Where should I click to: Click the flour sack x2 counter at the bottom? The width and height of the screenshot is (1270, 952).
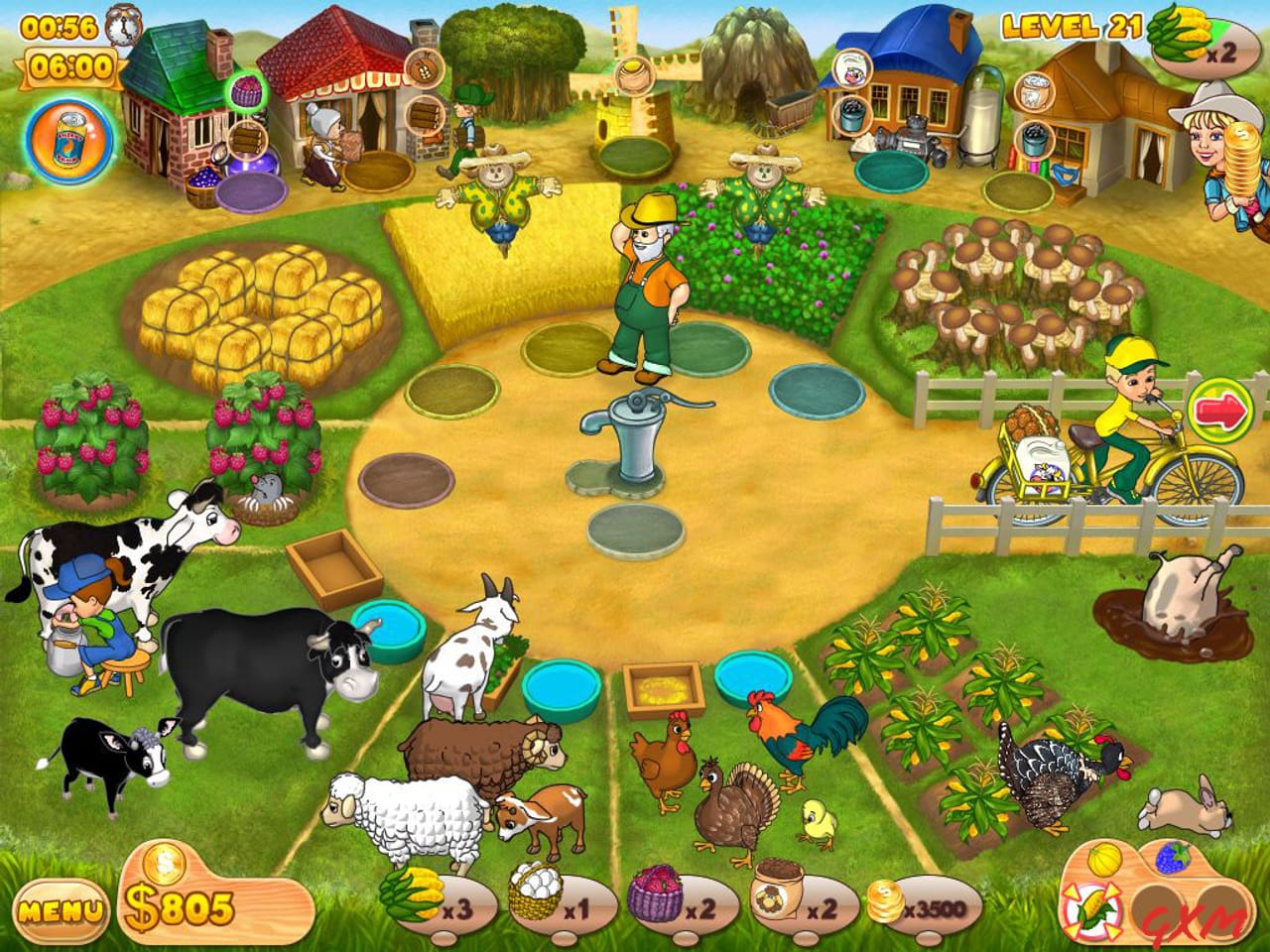click(797, 897)
